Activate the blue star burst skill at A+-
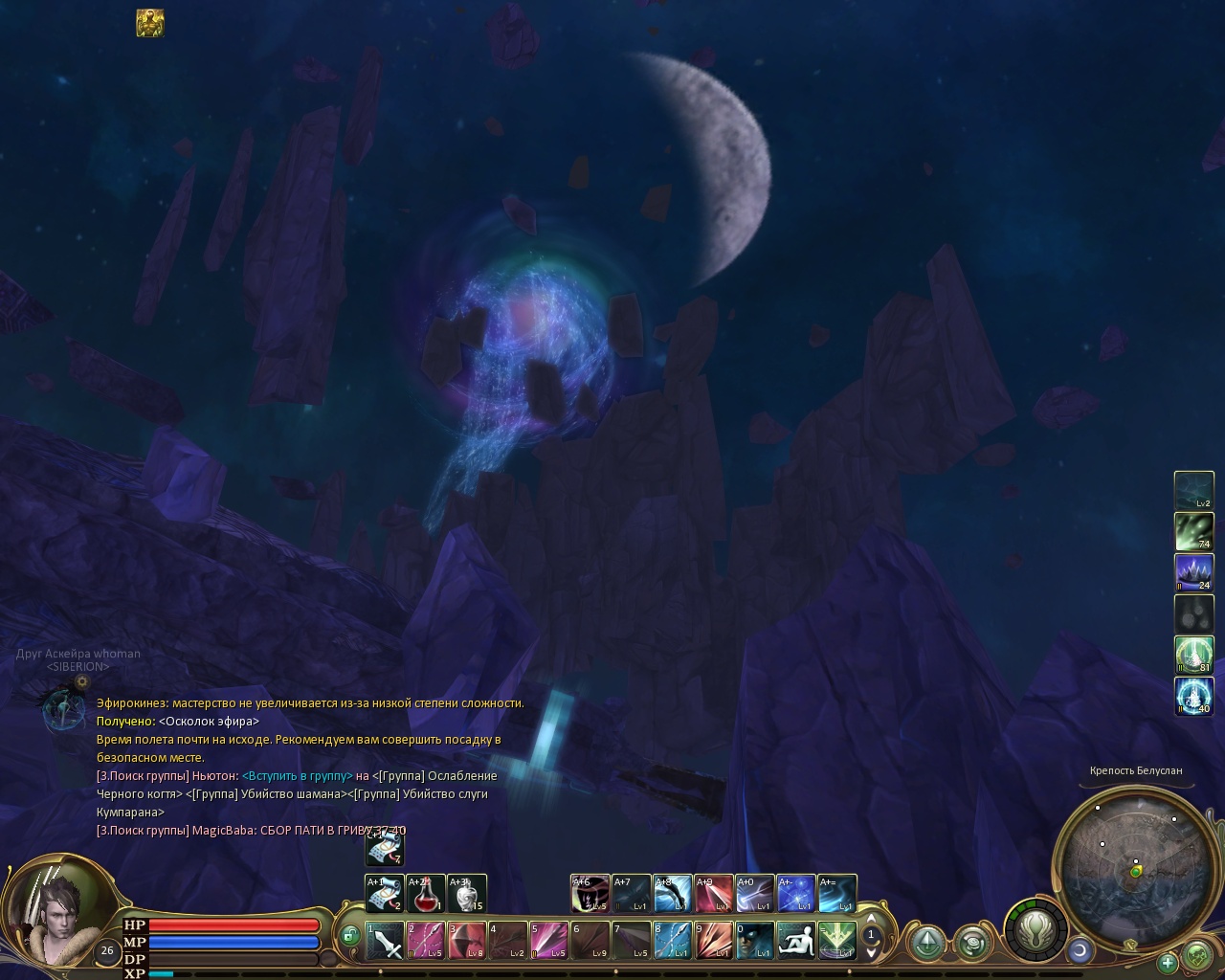Image resolution: width=1225 pixels, height=980 pixels. (795, 894)
